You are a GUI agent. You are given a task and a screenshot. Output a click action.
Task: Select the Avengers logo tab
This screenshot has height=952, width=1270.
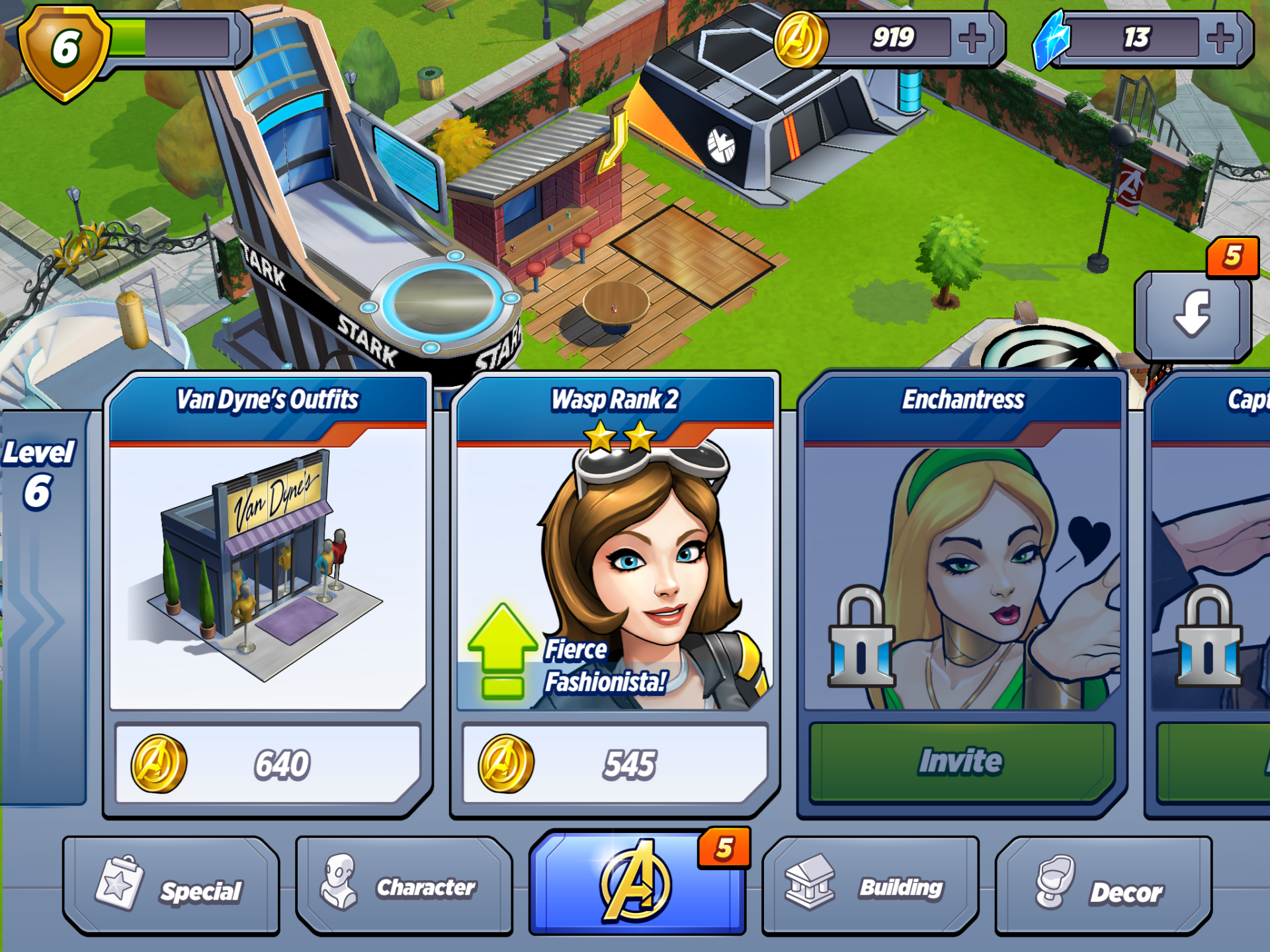click(637, 883)
